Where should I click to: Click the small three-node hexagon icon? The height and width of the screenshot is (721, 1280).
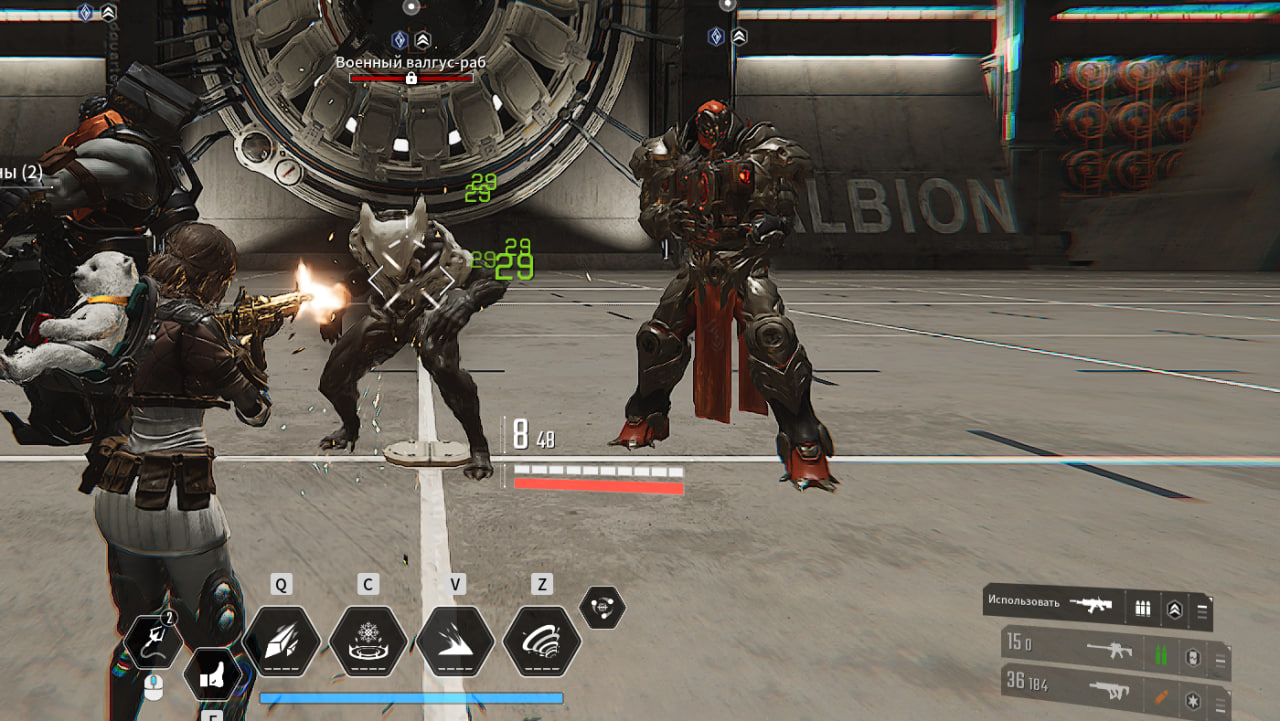(x=602, y=607)
